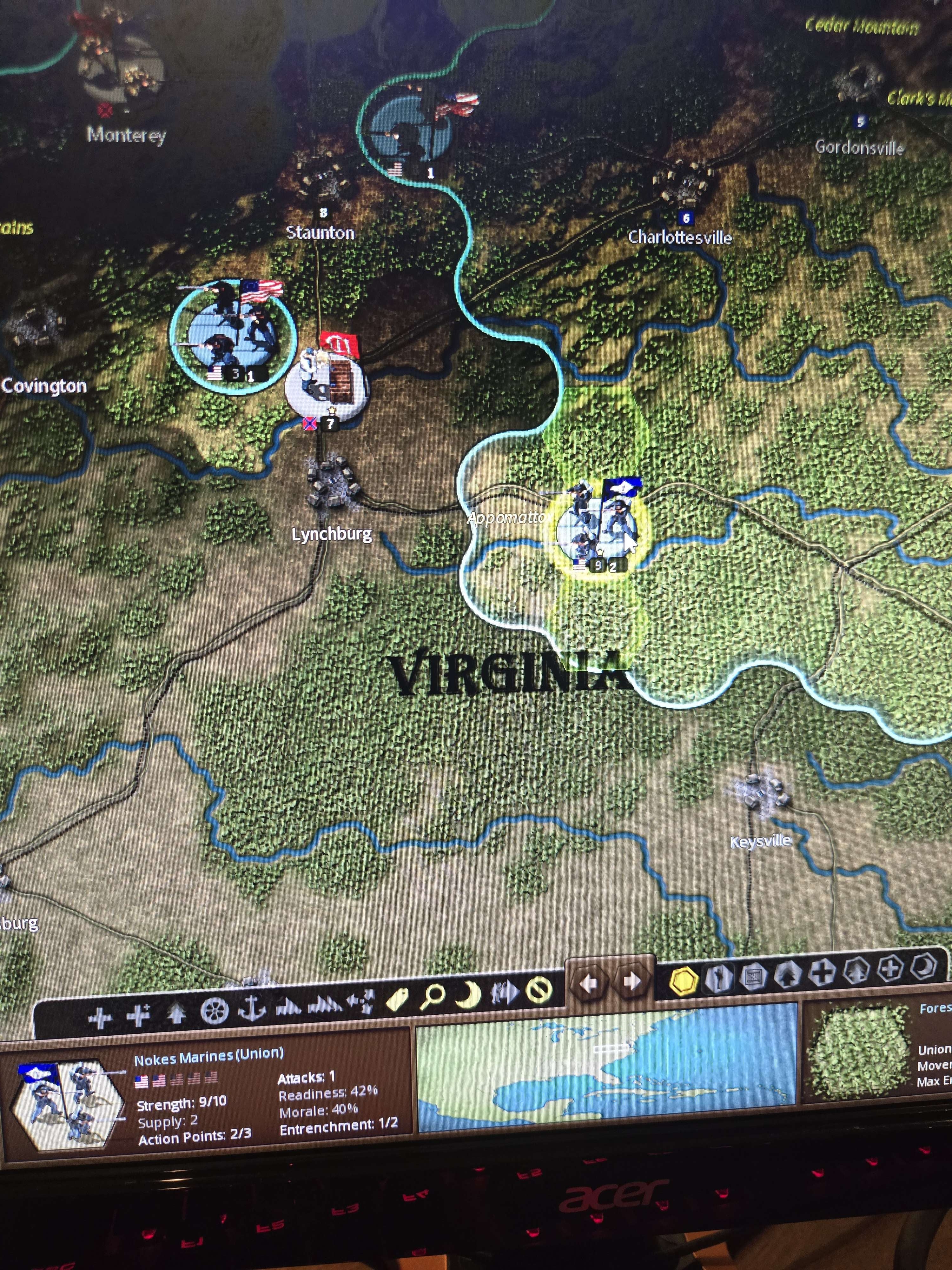The image size is (952, 1270).
Task: Activate the anchor naval icon
Action: (x=251, y=1008)
